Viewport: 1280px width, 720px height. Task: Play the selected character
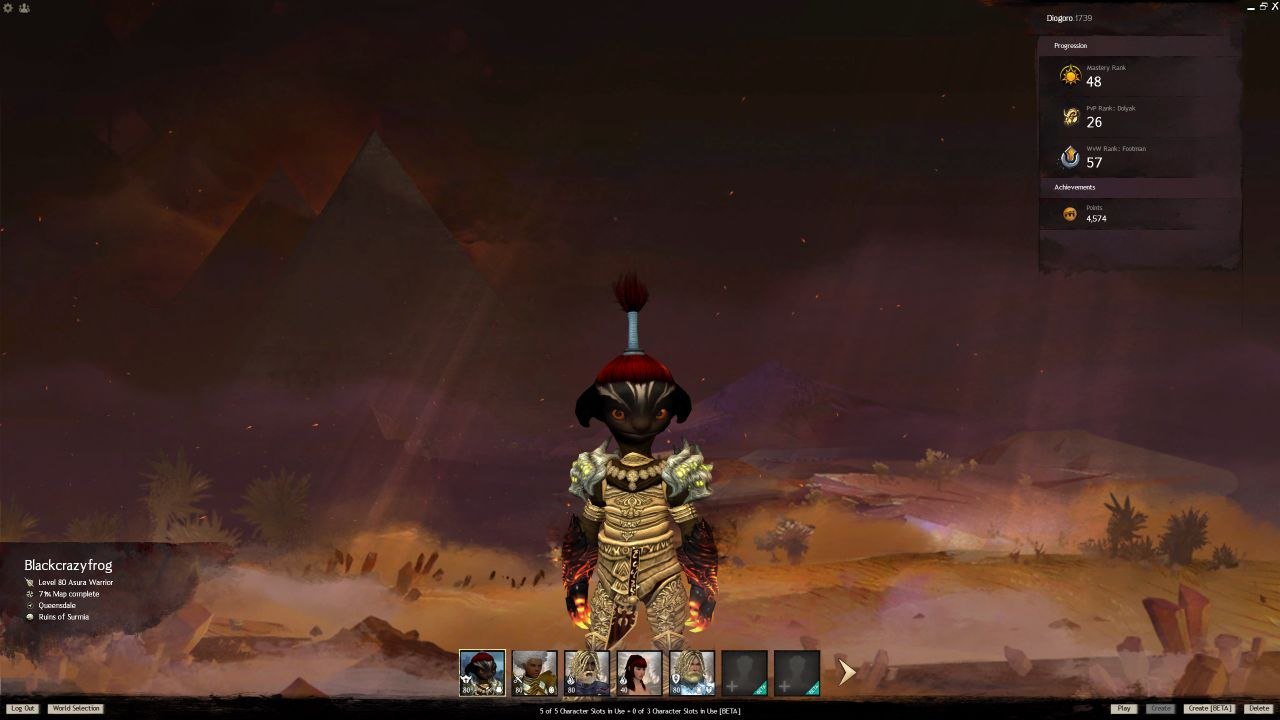1124,708
